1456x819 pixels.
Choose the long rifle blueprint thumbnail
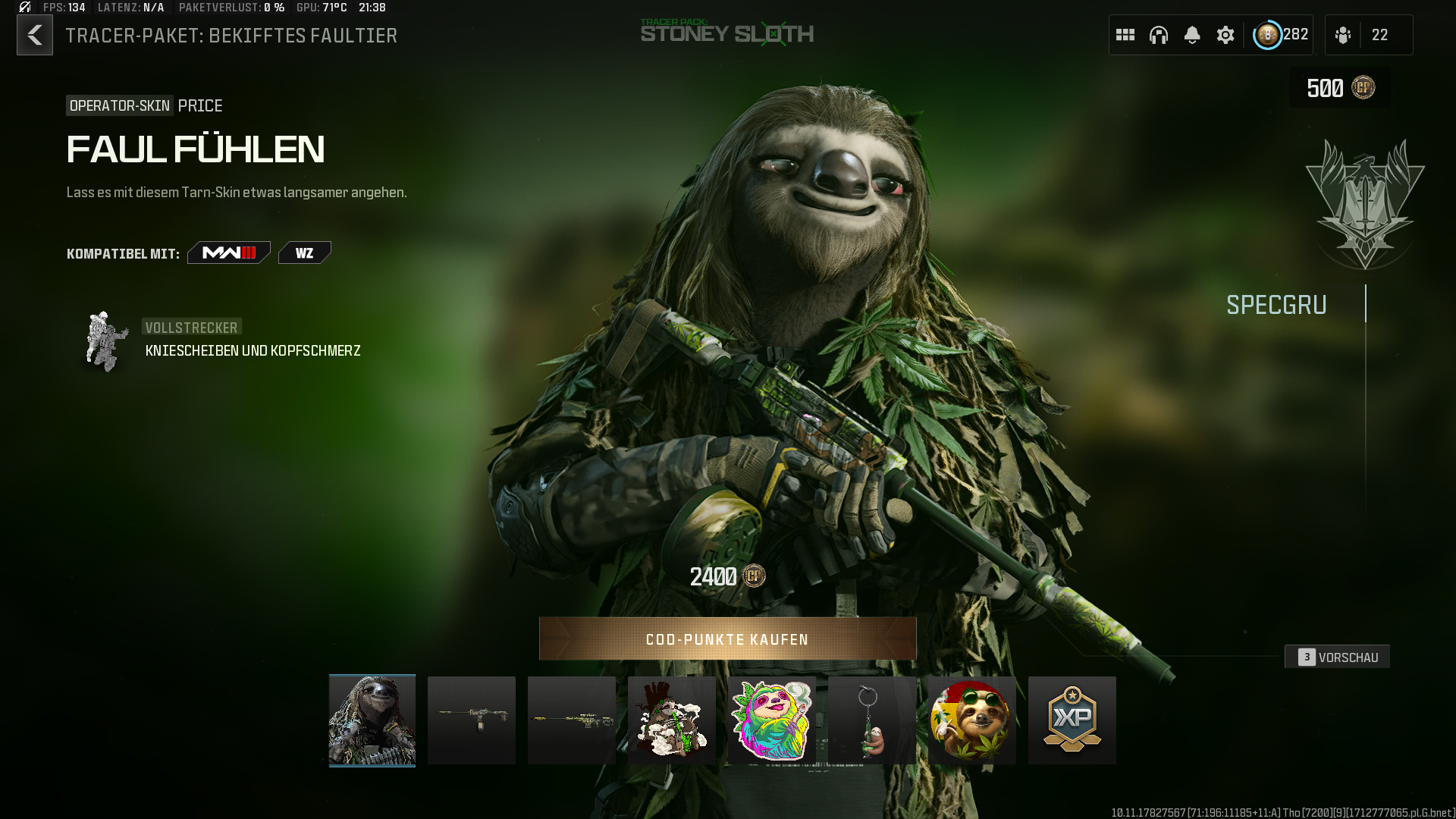(x=572, y=720)
